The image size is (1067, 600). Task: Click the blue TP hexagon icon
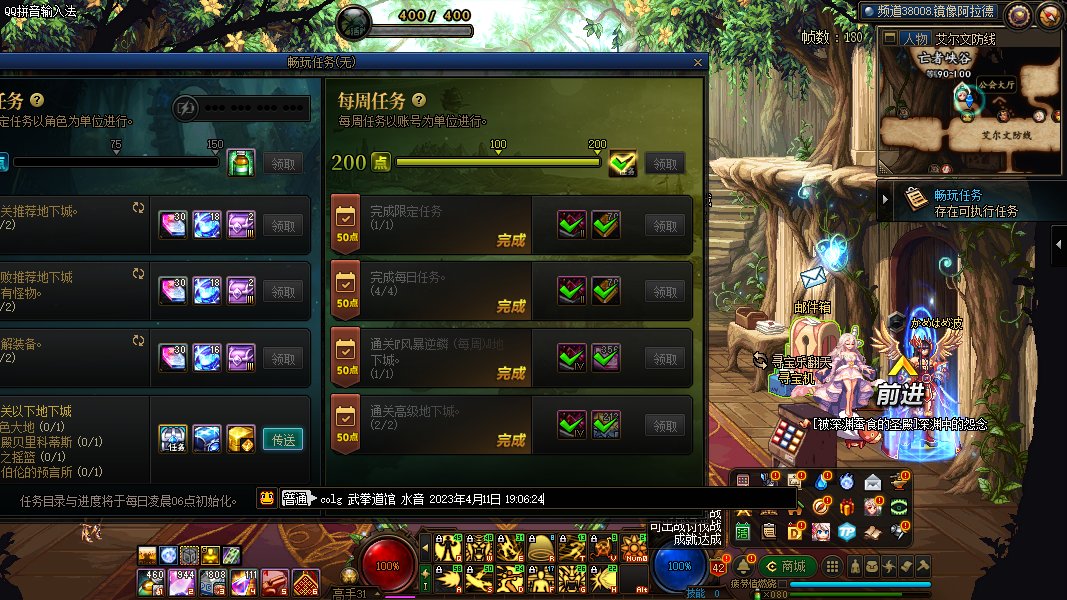pos(847,531)
